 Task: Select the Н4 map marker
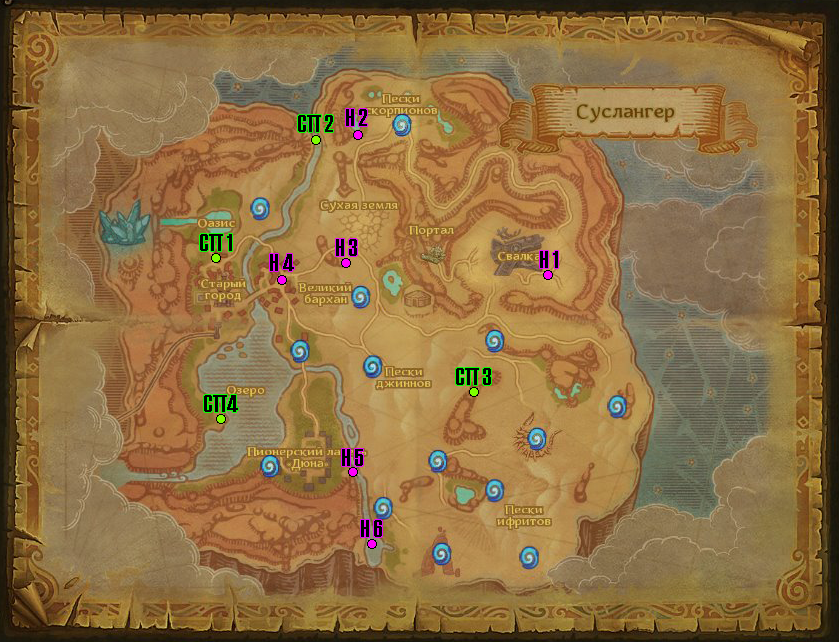pos(281,280)
